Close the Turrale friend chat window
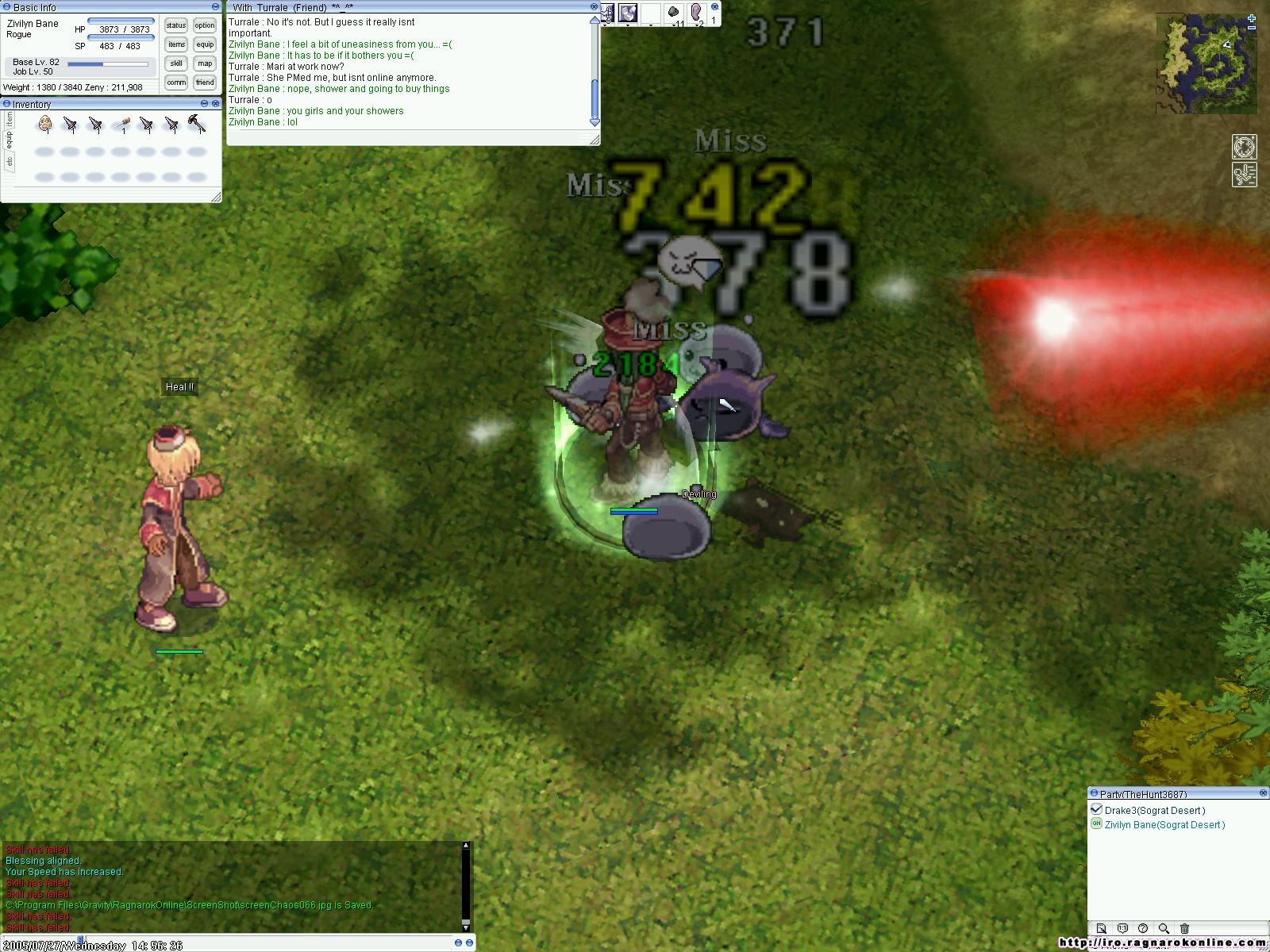Viewport: 1270px width, 952px height. 594,6
